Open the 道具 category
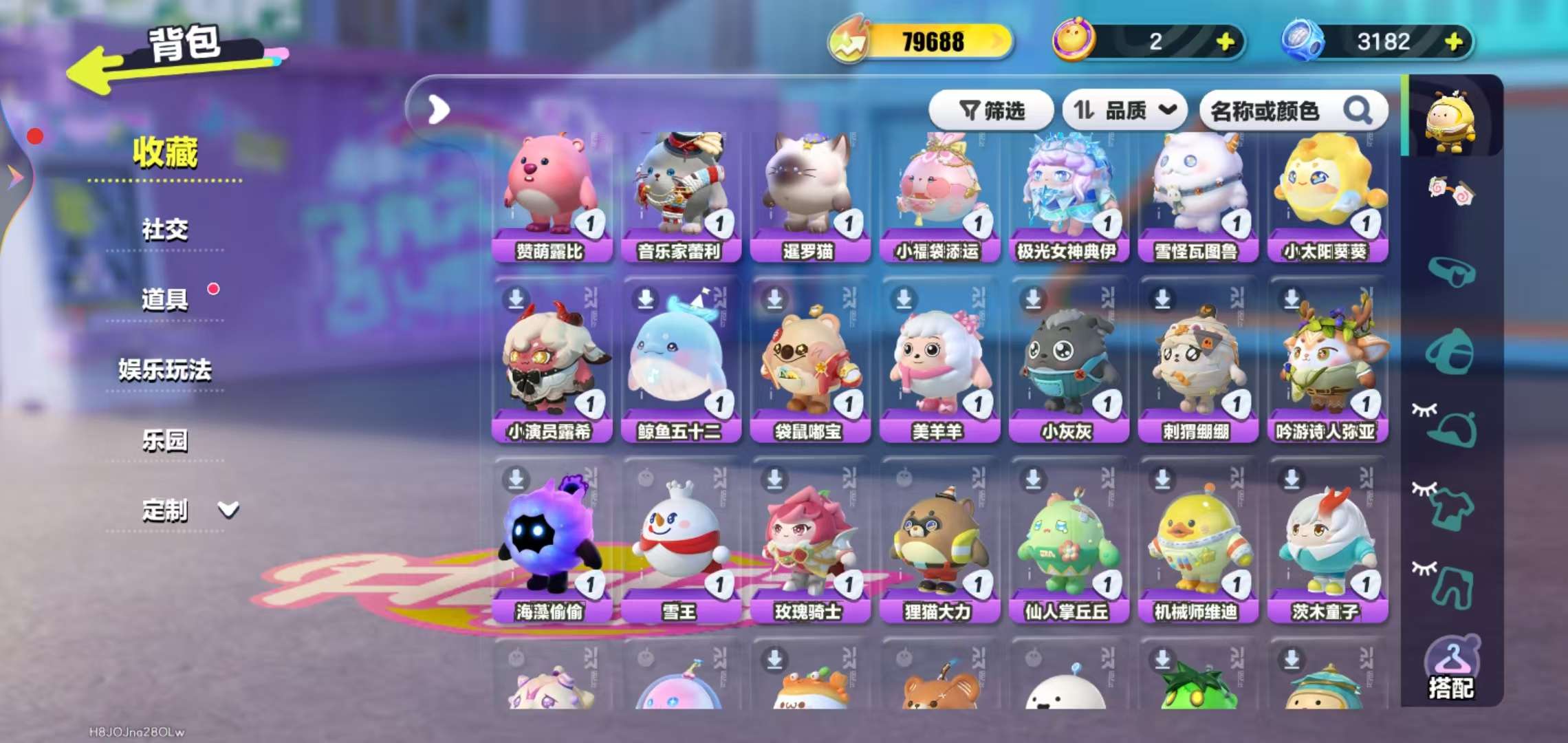Image resolution: width=1568 pixels, height=743 pixels. pos(165,299)
